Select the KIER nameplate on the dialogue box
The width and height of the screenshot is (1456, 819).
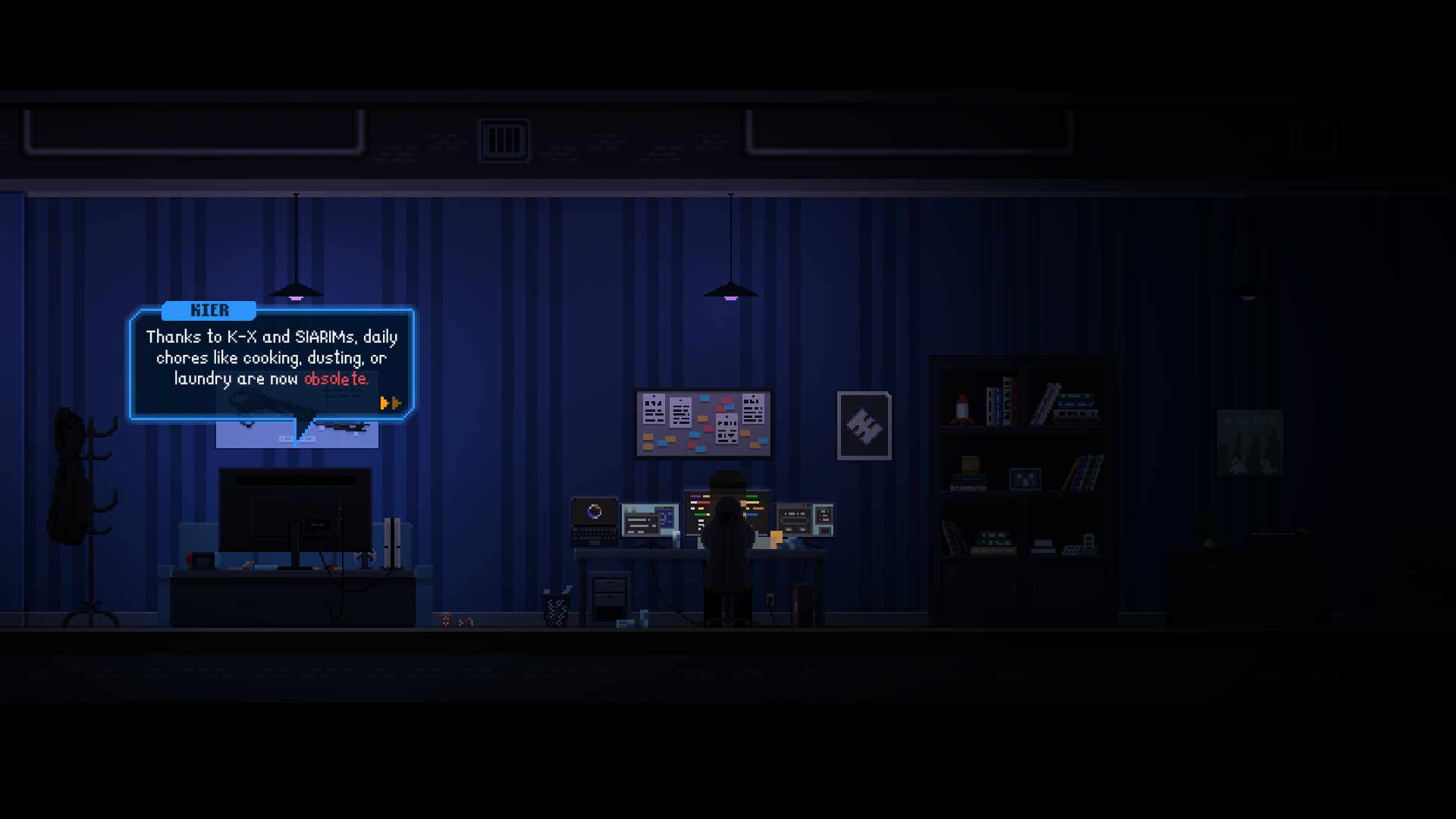tap(209, 310)
